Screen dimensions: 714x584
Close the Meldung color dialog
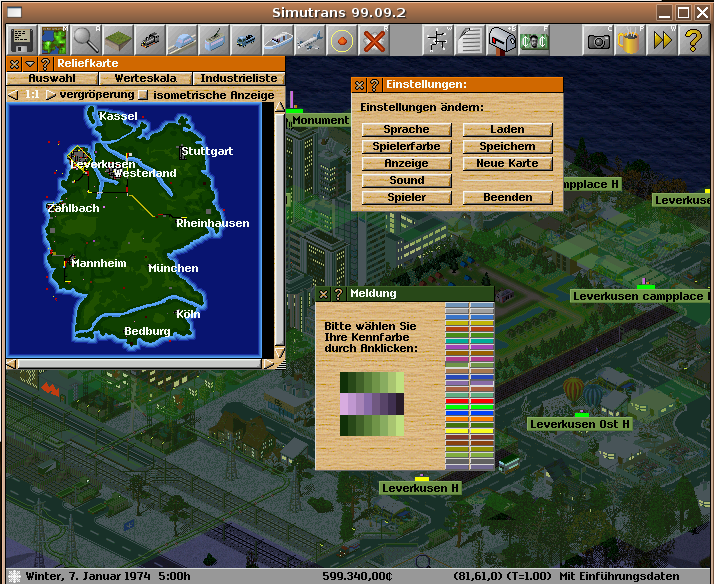(x=323, y=294)
